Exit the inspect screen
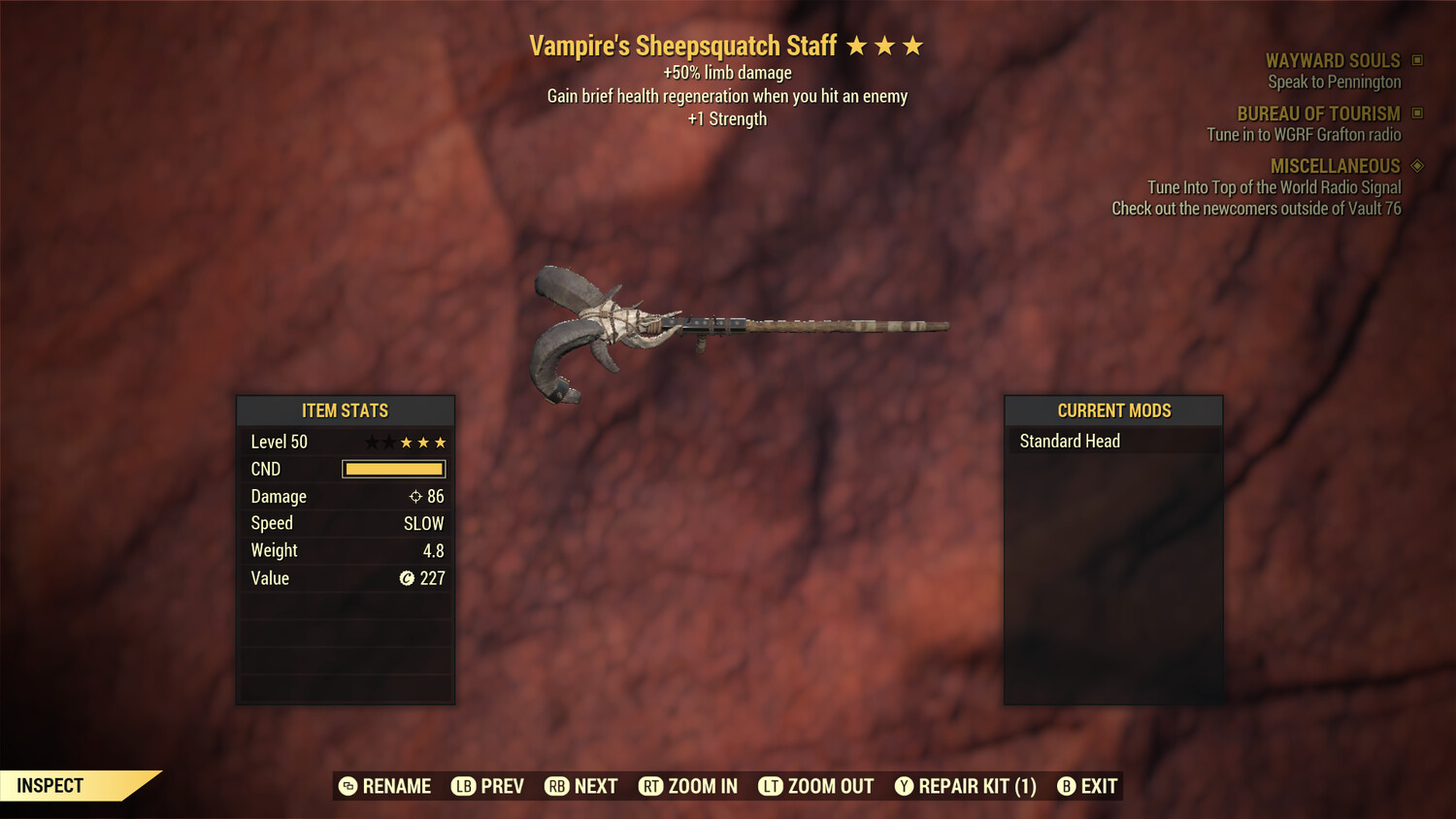1456x819 pixels. click(x=1087, y=786)
